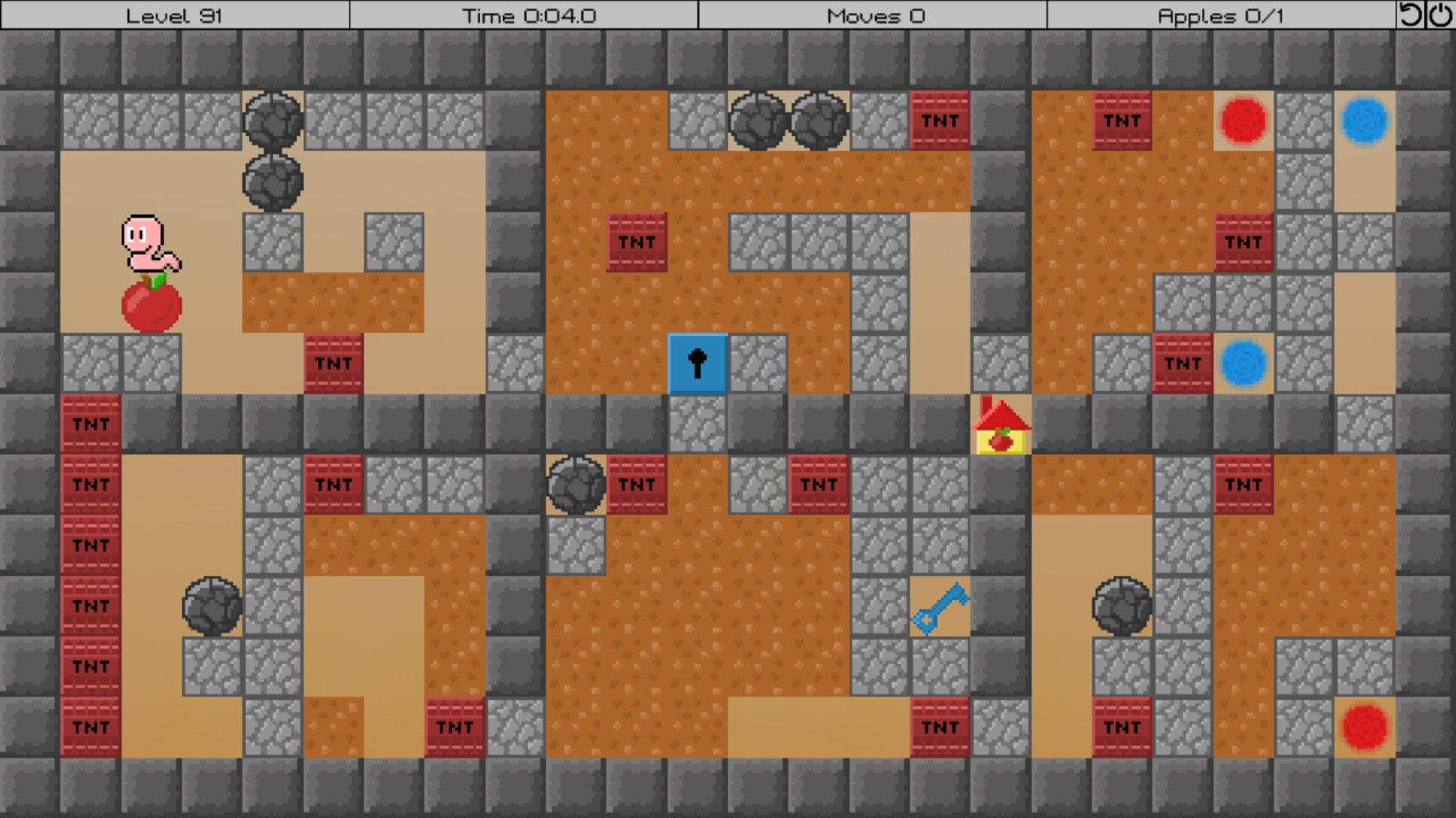
Task: Click the Apples 0/1 counter label
Action: tap(1220, 14)
